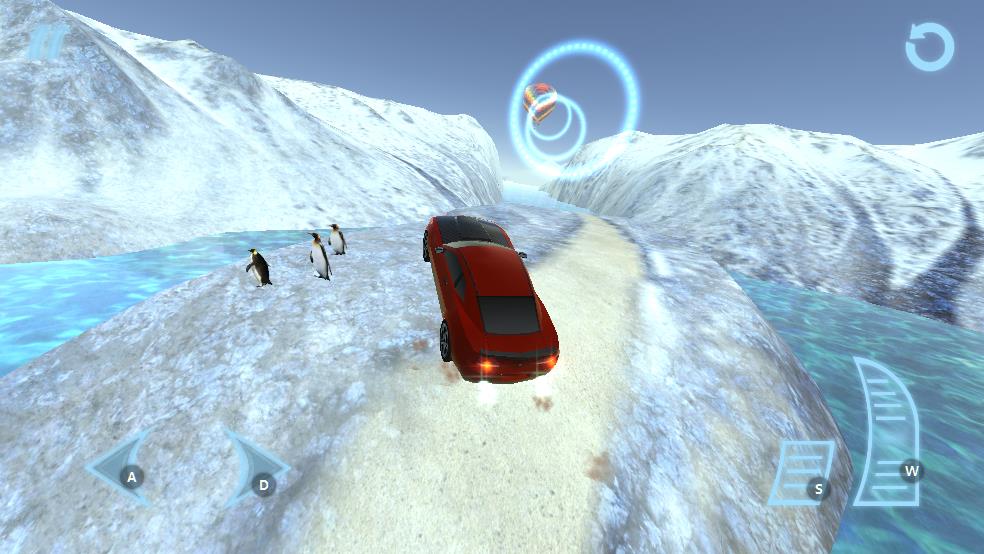Steer right with the D arrow

click(253, 468)
